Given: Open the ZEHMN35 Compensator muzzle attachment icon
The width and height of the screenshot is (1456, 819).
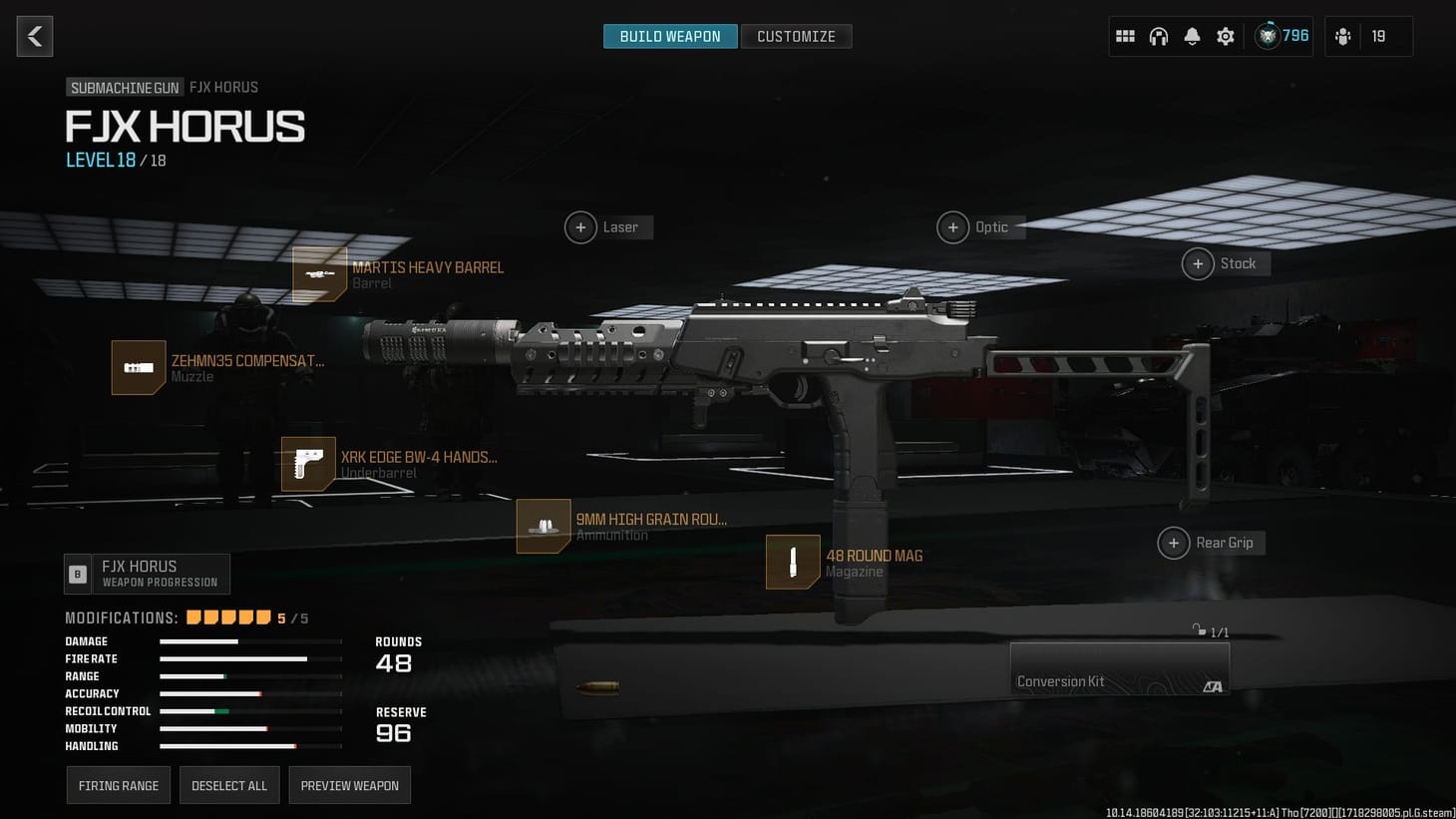Looking at the screenshot, I should 138,367.
